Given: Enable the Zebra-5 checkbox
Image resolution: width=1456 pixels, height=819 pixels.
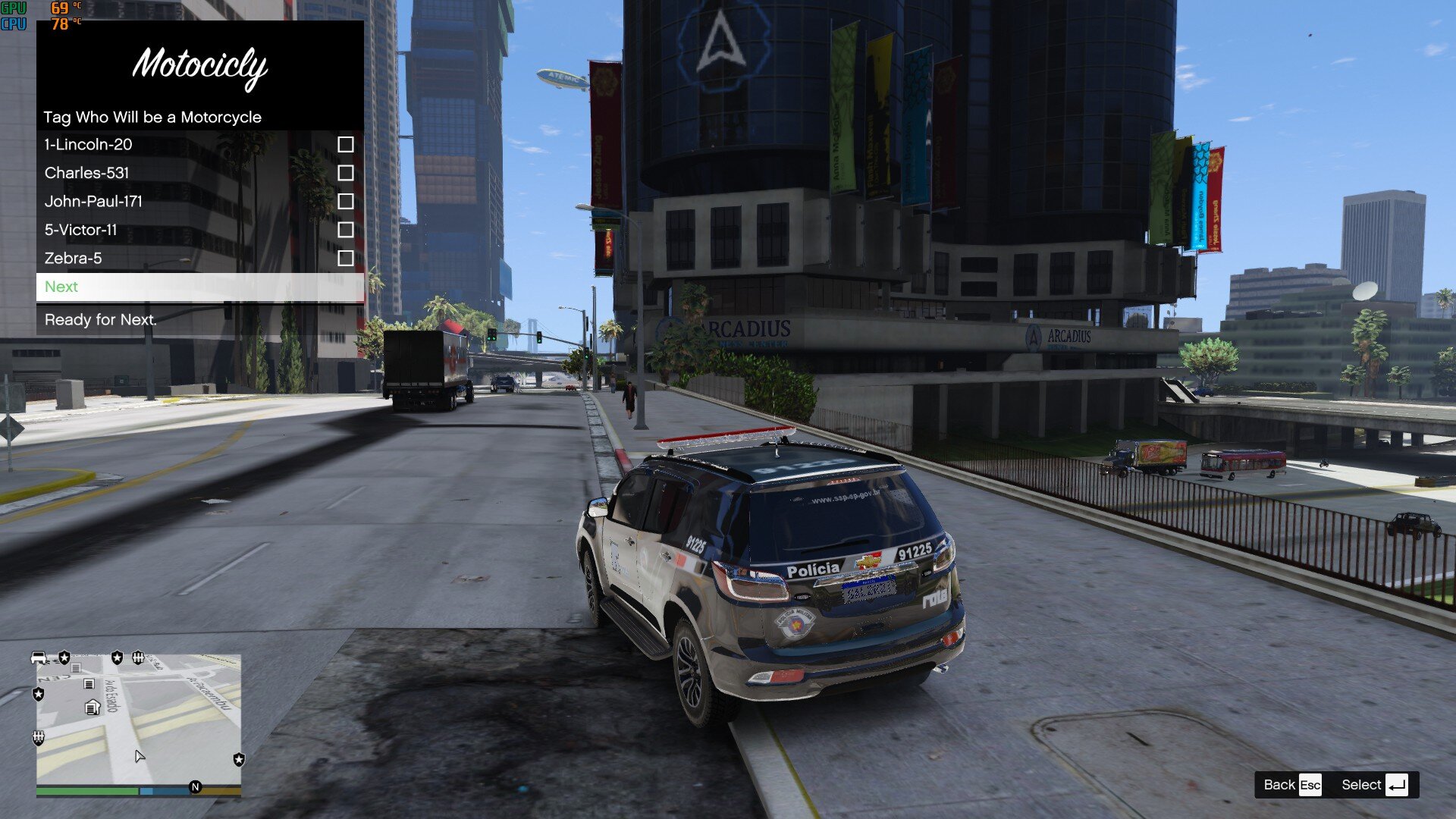Looking at the screenshot, I should pos(345,258).
